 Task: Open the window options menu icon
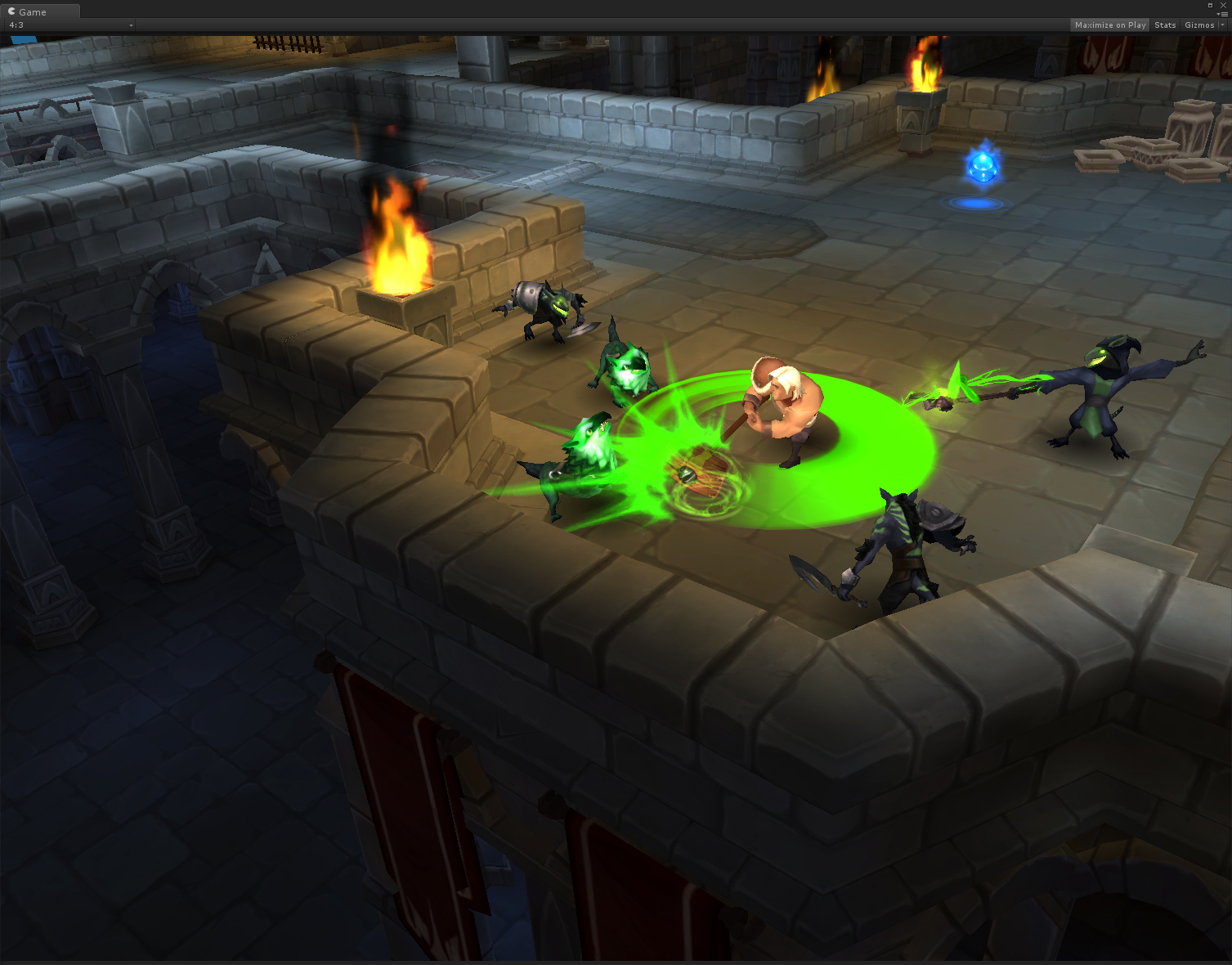tap(1222, 14)
